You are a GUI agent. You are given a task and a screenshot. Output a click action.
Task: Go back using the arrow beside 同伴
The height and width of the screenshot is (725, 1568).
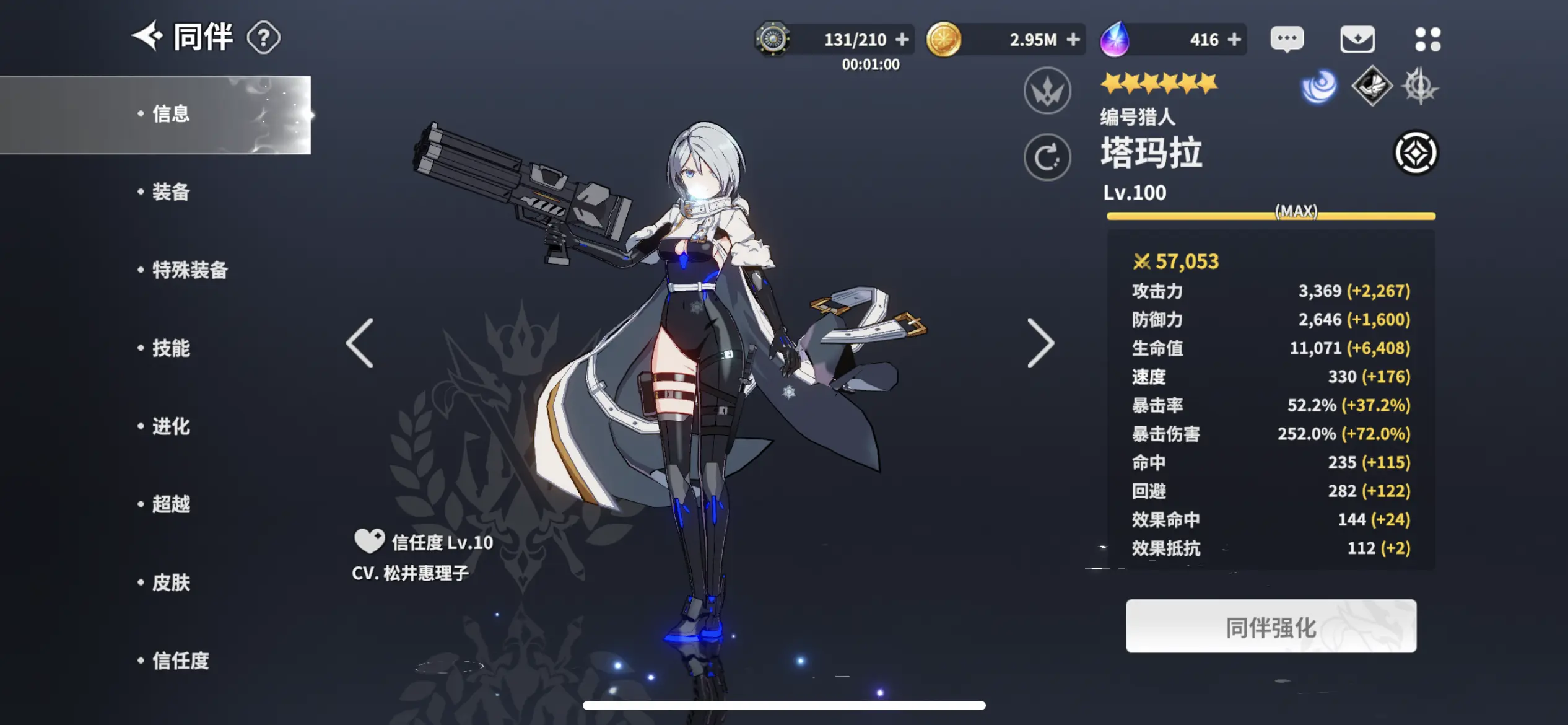(147, 37)
